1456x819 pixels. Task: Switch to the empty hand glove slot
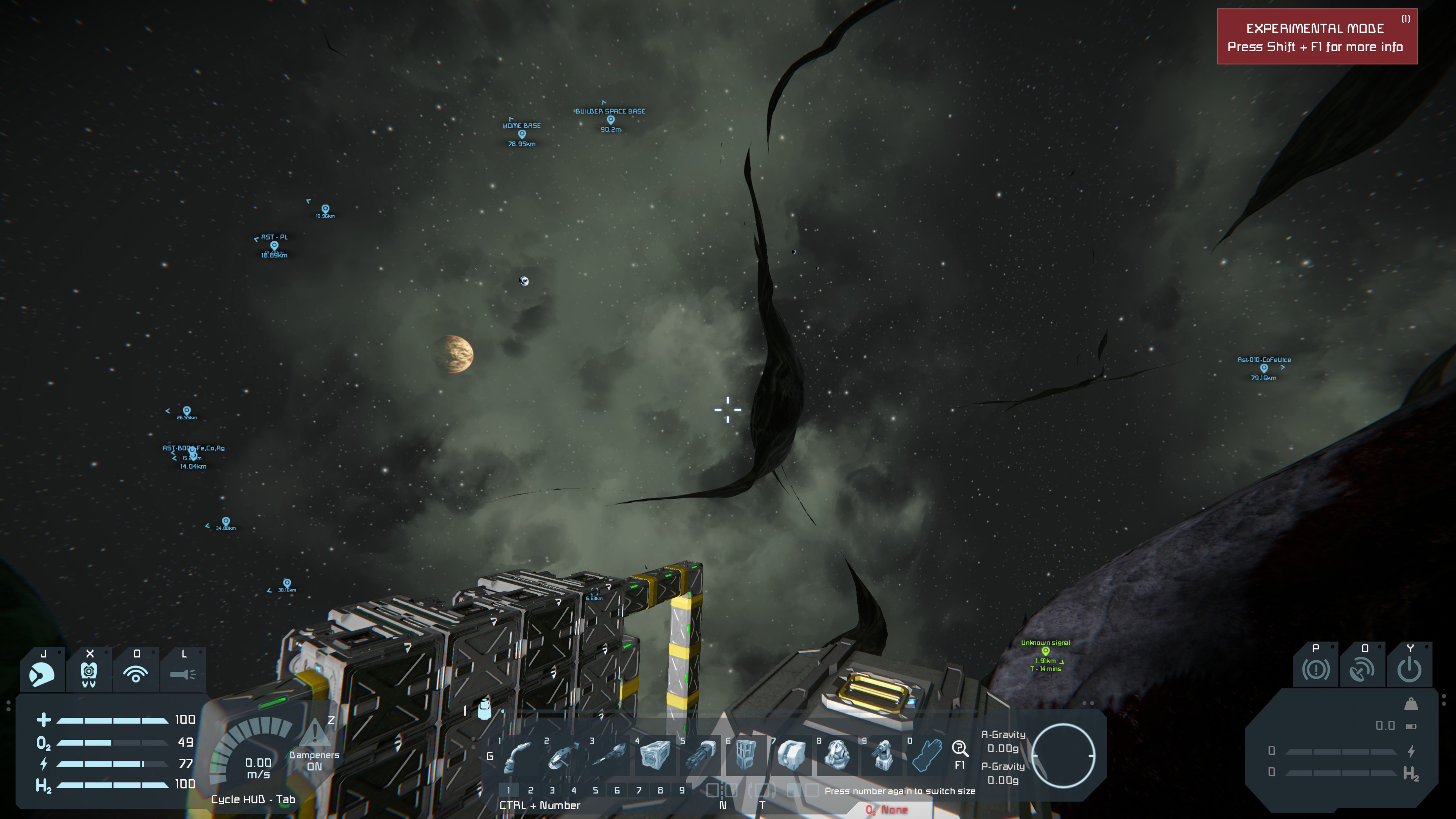click(x=927, y=756)
